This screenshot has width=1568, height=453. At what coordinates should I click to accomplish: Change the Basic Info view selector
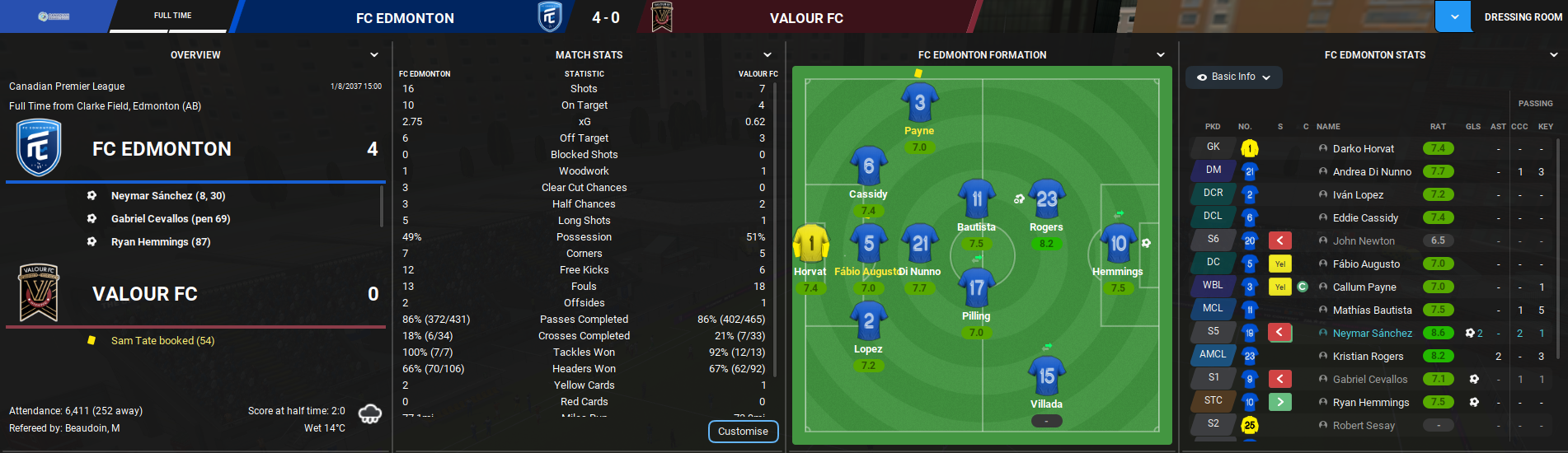1233,77
